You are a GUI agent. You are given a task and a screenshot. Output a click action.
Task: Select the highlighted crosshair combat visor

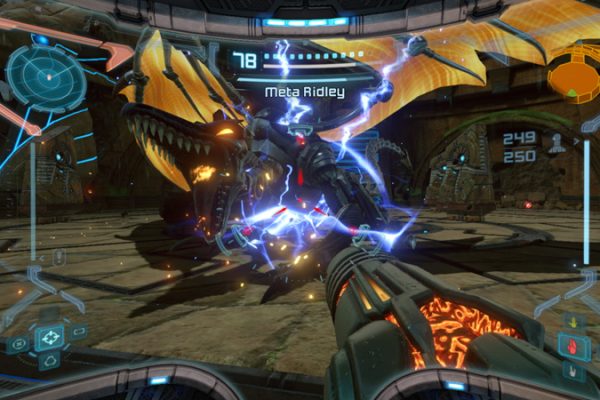[49, 338]
